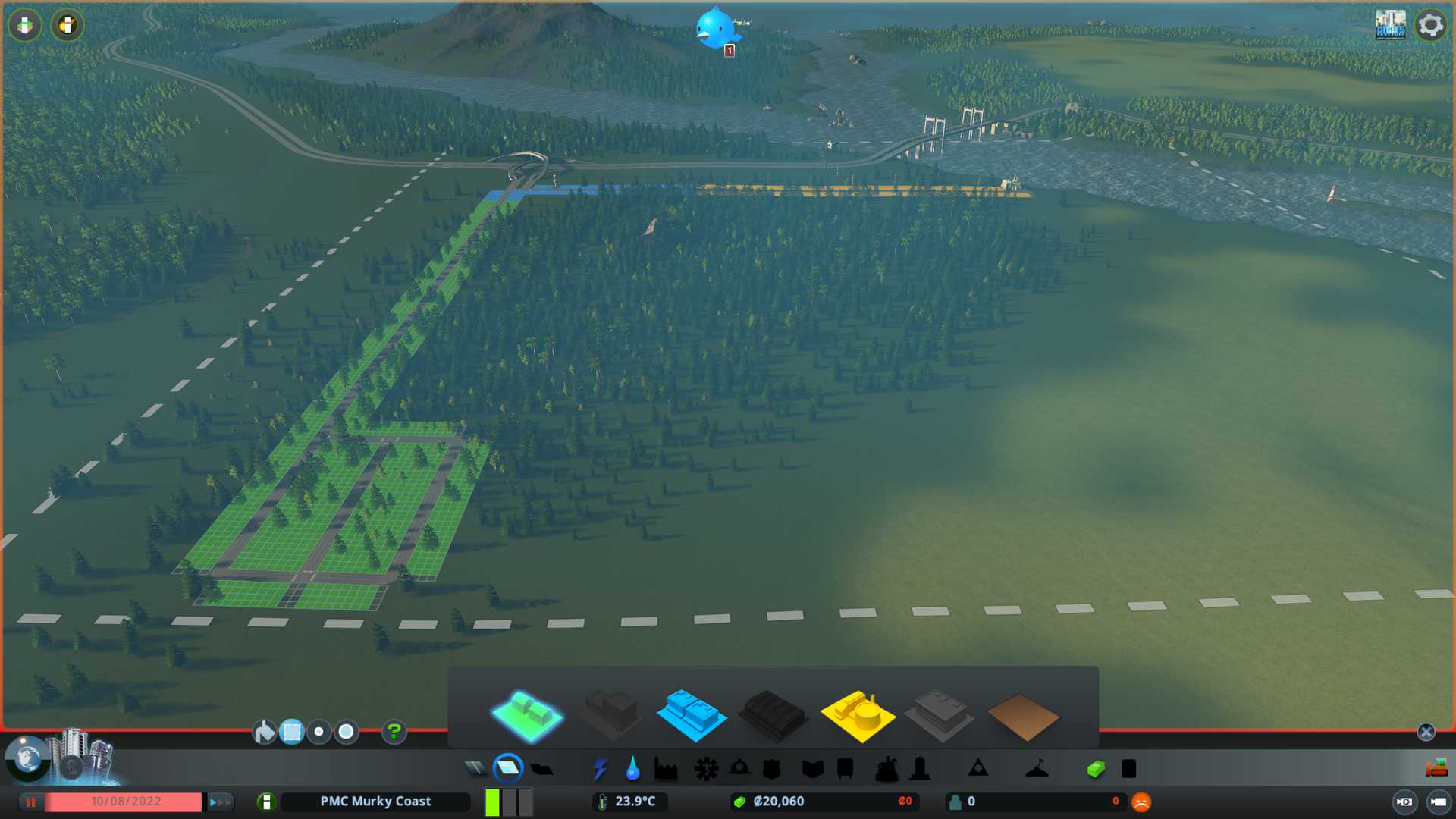This screenshot has height=819, width=1456.
Task: Open the gear options menu
Action: (1430, 25)
